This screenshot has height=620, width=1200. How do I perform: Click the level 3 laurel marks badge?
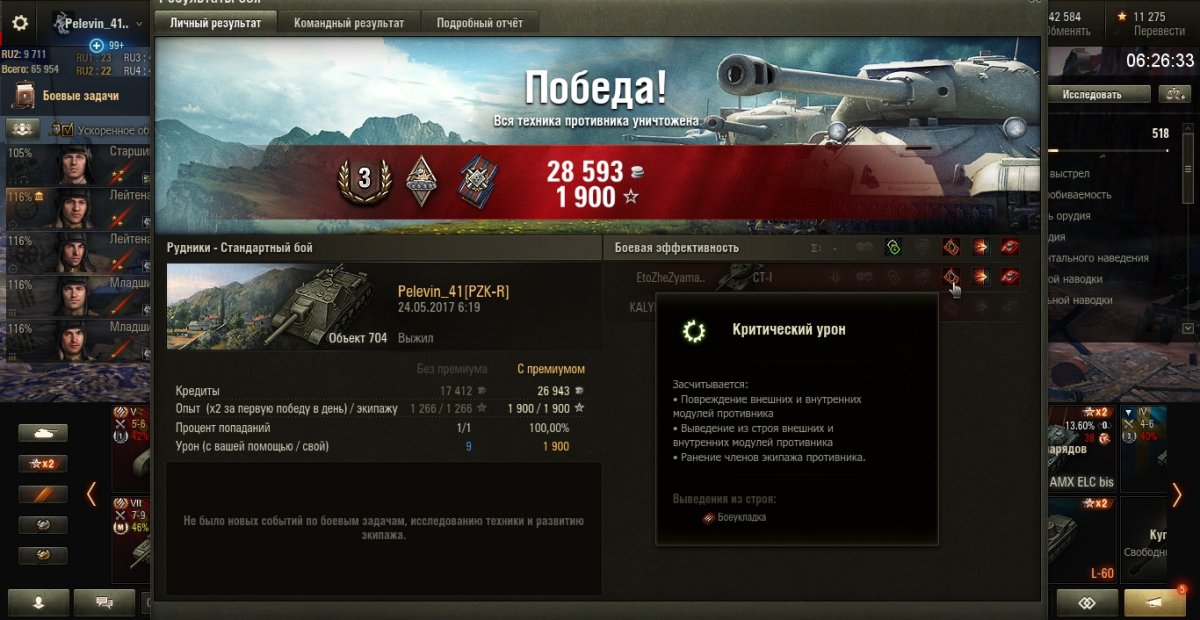[364, 179]
